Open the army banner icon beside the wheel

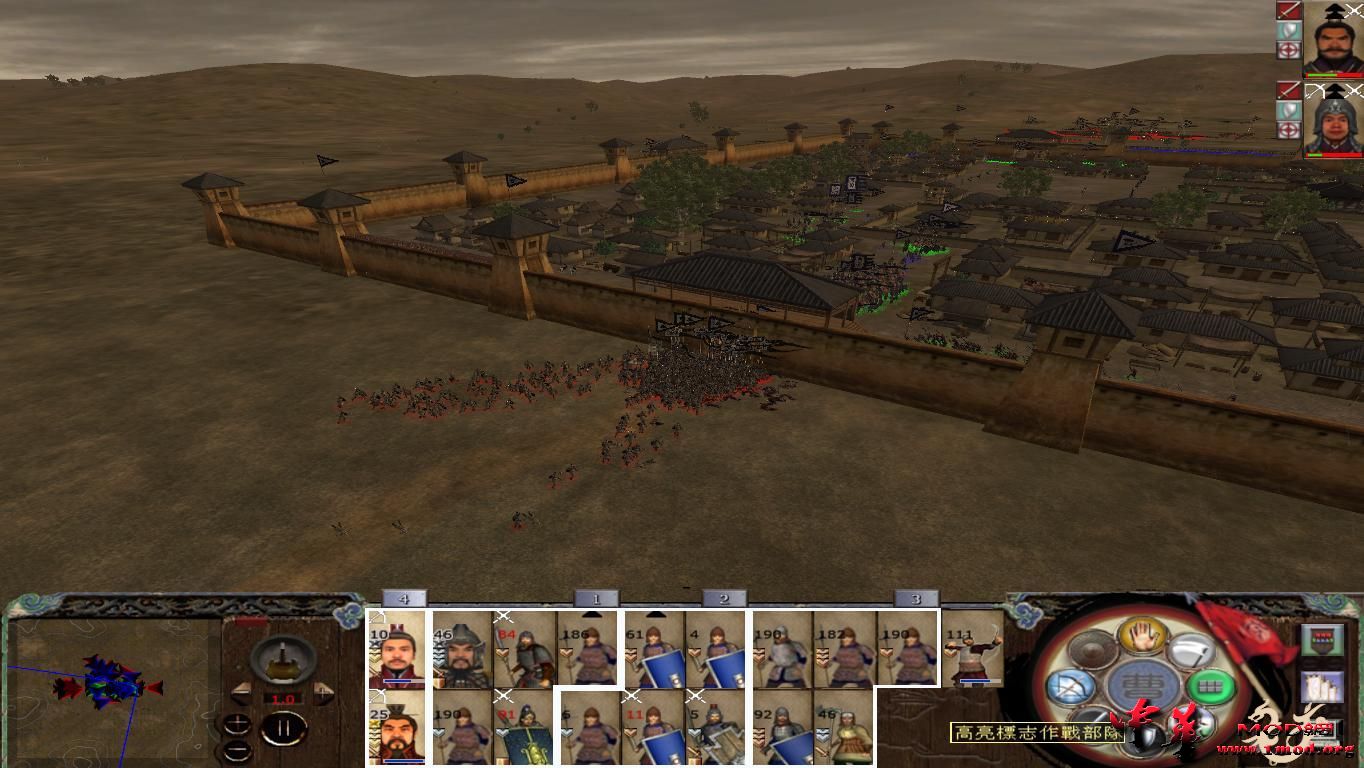1323,640
